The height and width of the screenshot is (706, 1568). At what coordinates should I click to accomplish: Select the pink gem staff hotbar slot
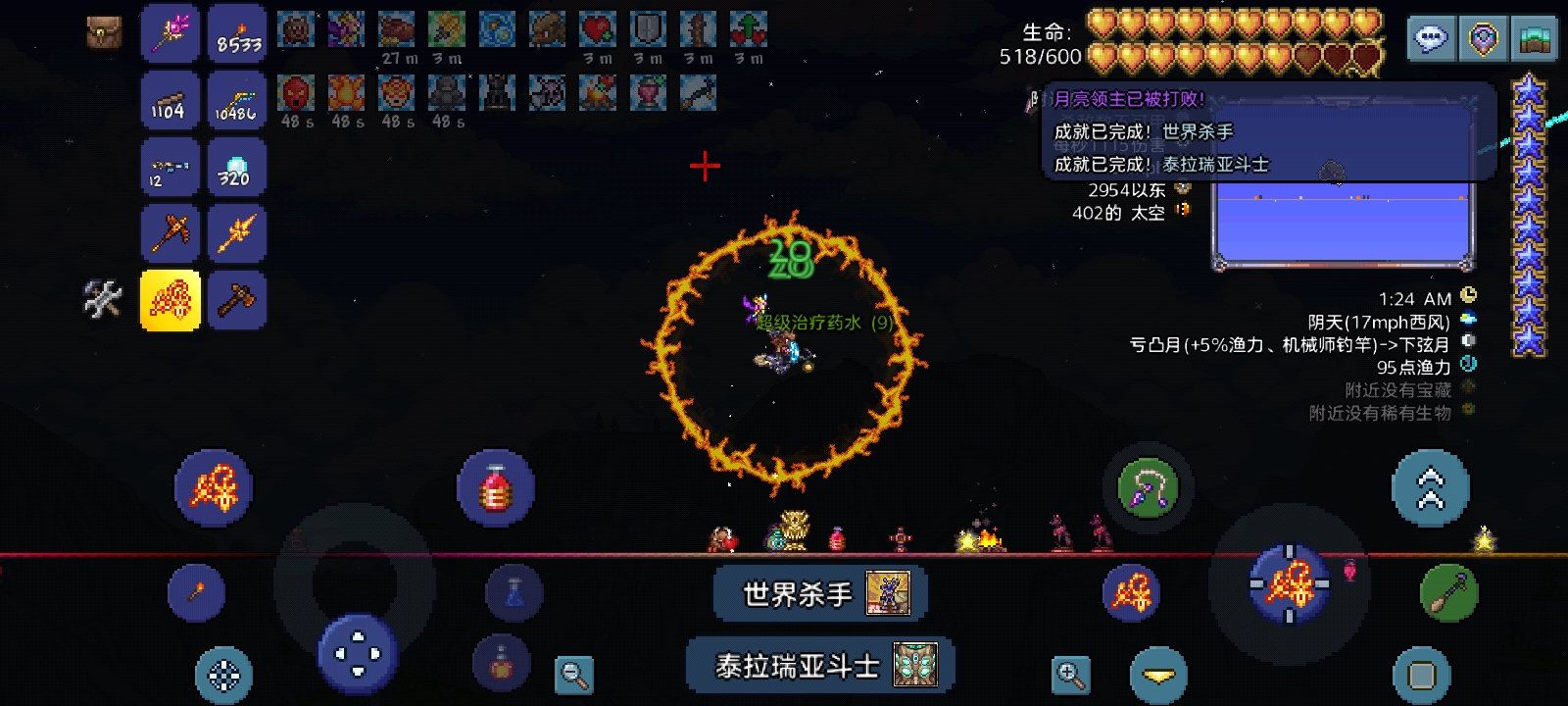click(x=171, y=32)
